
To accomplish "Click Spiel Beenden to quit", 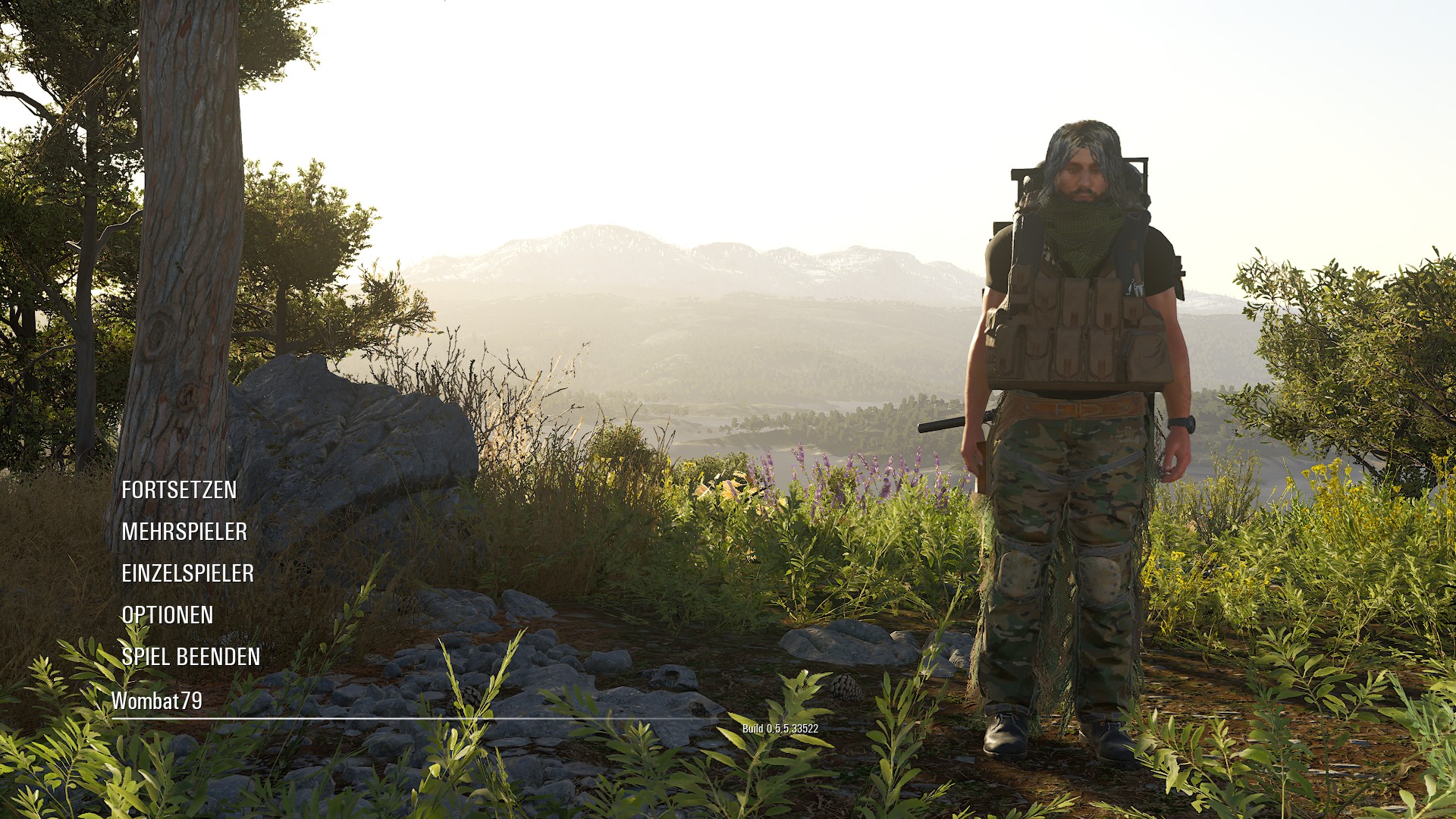I will point(190,657).
